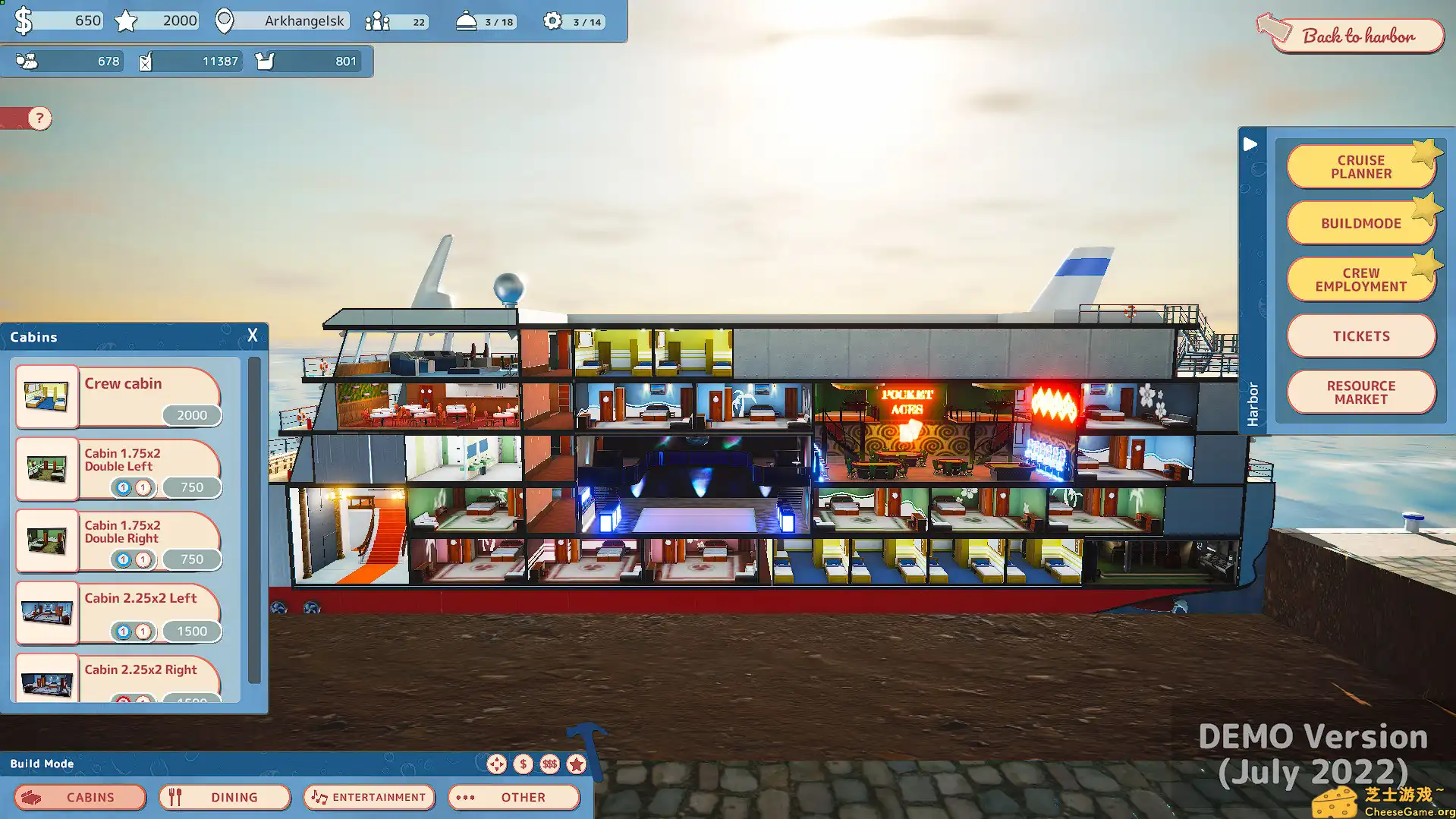Click the service bell icon showing 3/18
Viewport: 1456px width, 819px height.
(467, 22)
